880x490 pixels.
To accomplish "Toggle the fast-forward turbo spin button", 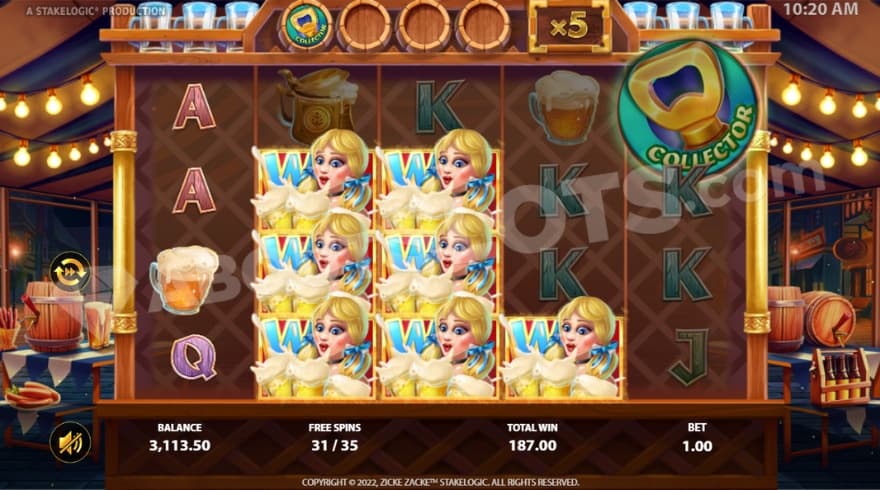I will (70, 271).
